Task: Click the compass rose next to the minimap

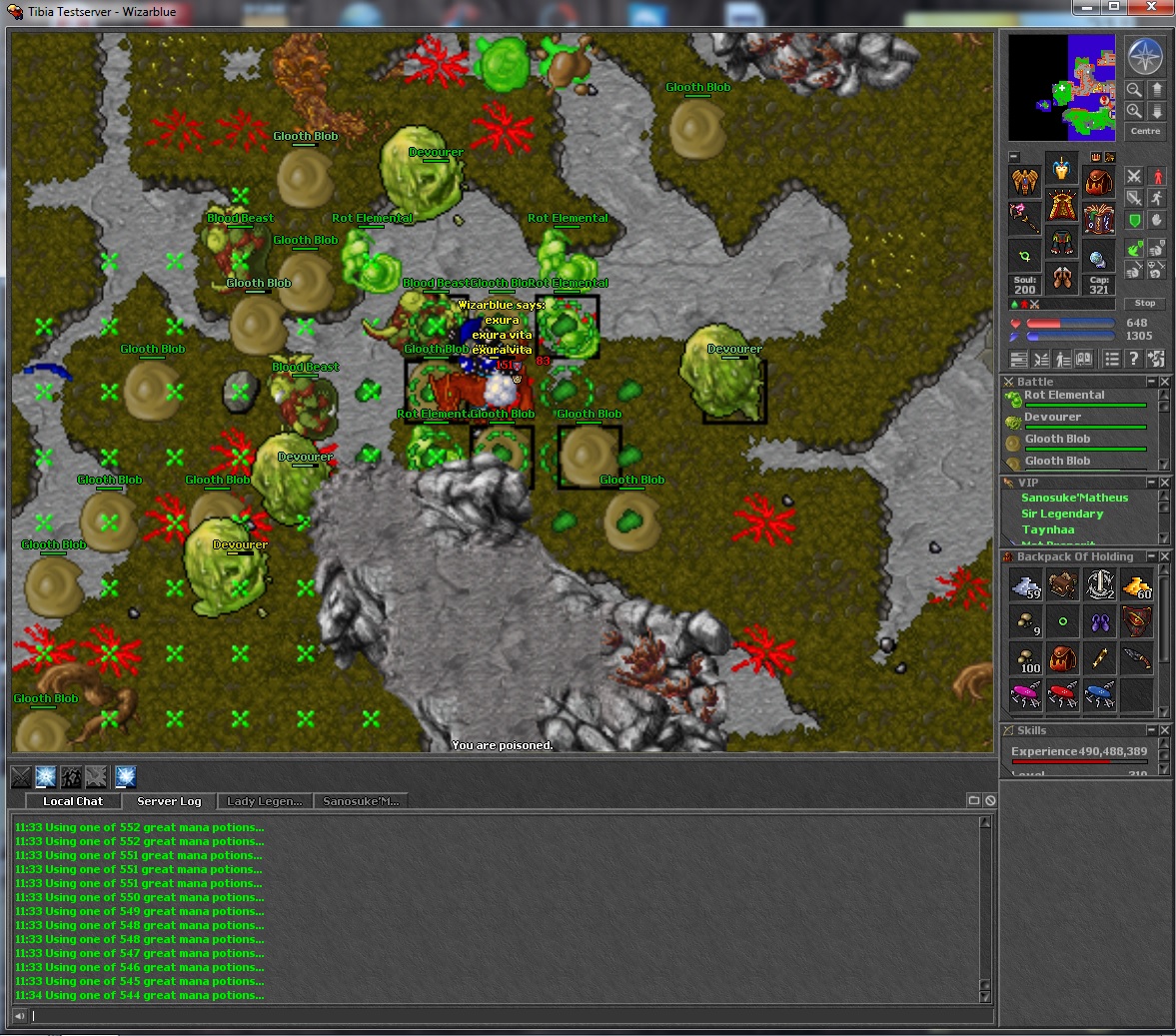Action: [x=1145, y=56]
